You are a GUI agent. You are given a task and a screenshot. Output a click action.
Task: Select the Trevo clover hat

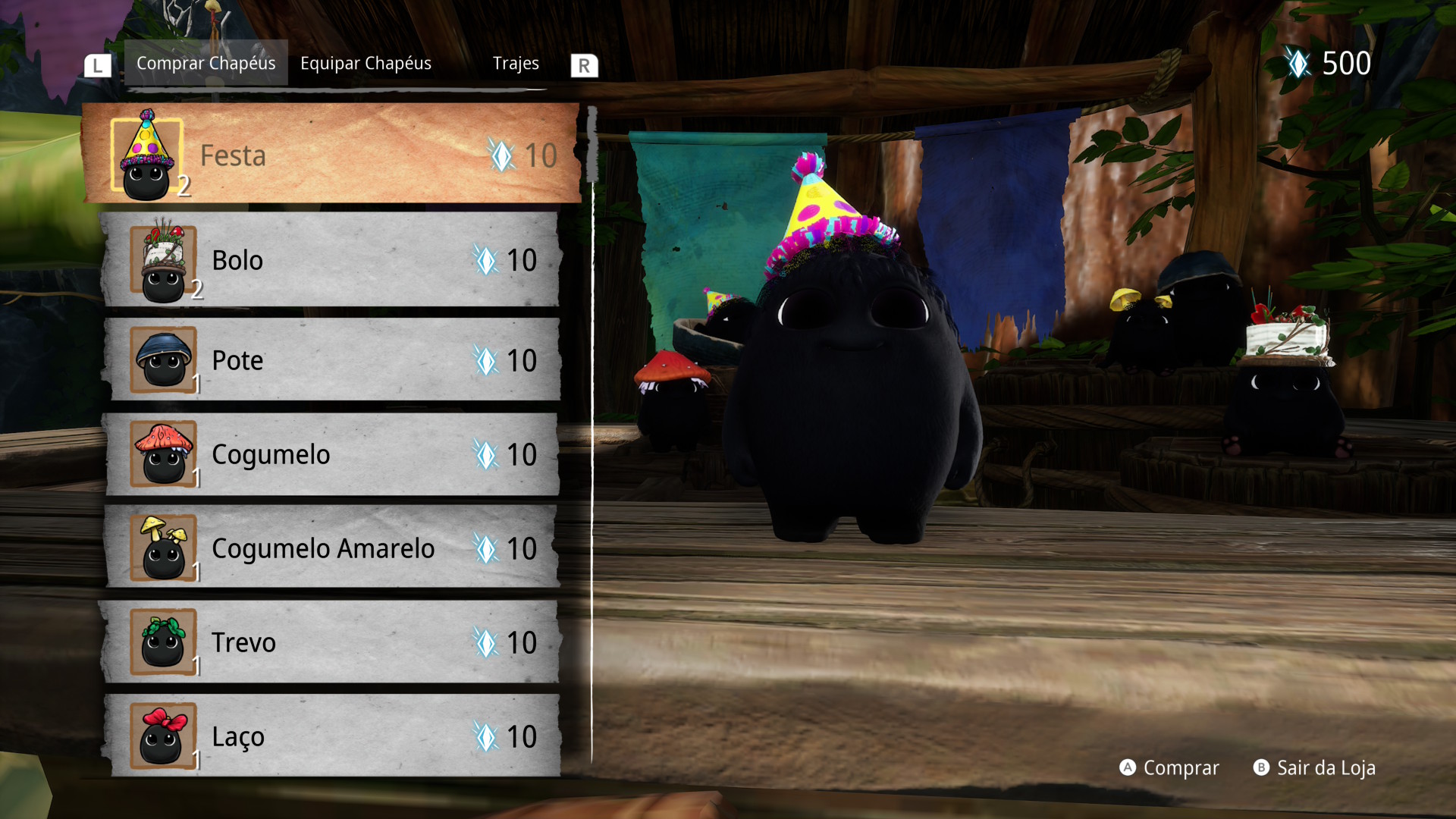click(x=331, y=642)
